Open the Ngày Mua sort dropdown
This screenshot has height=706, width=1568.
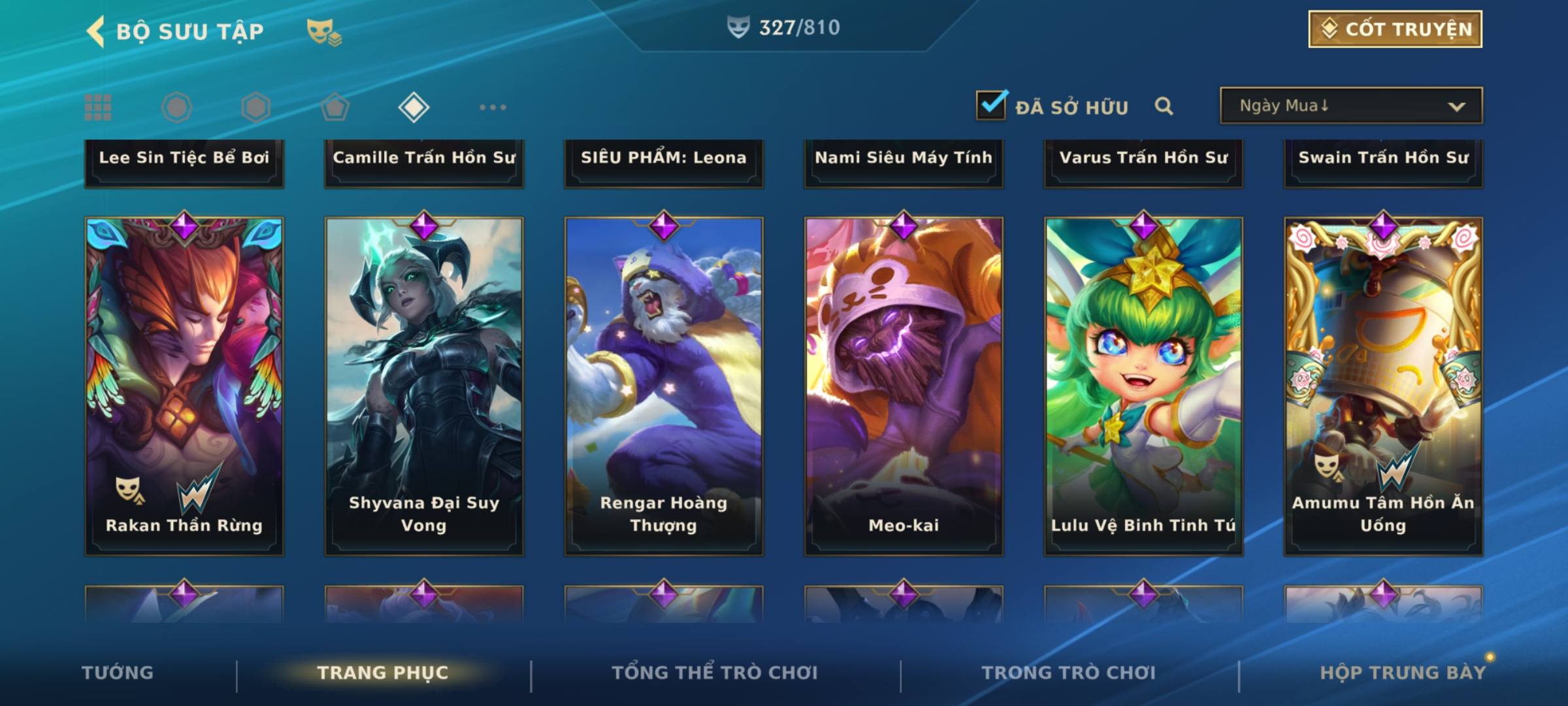point(1350,106)
